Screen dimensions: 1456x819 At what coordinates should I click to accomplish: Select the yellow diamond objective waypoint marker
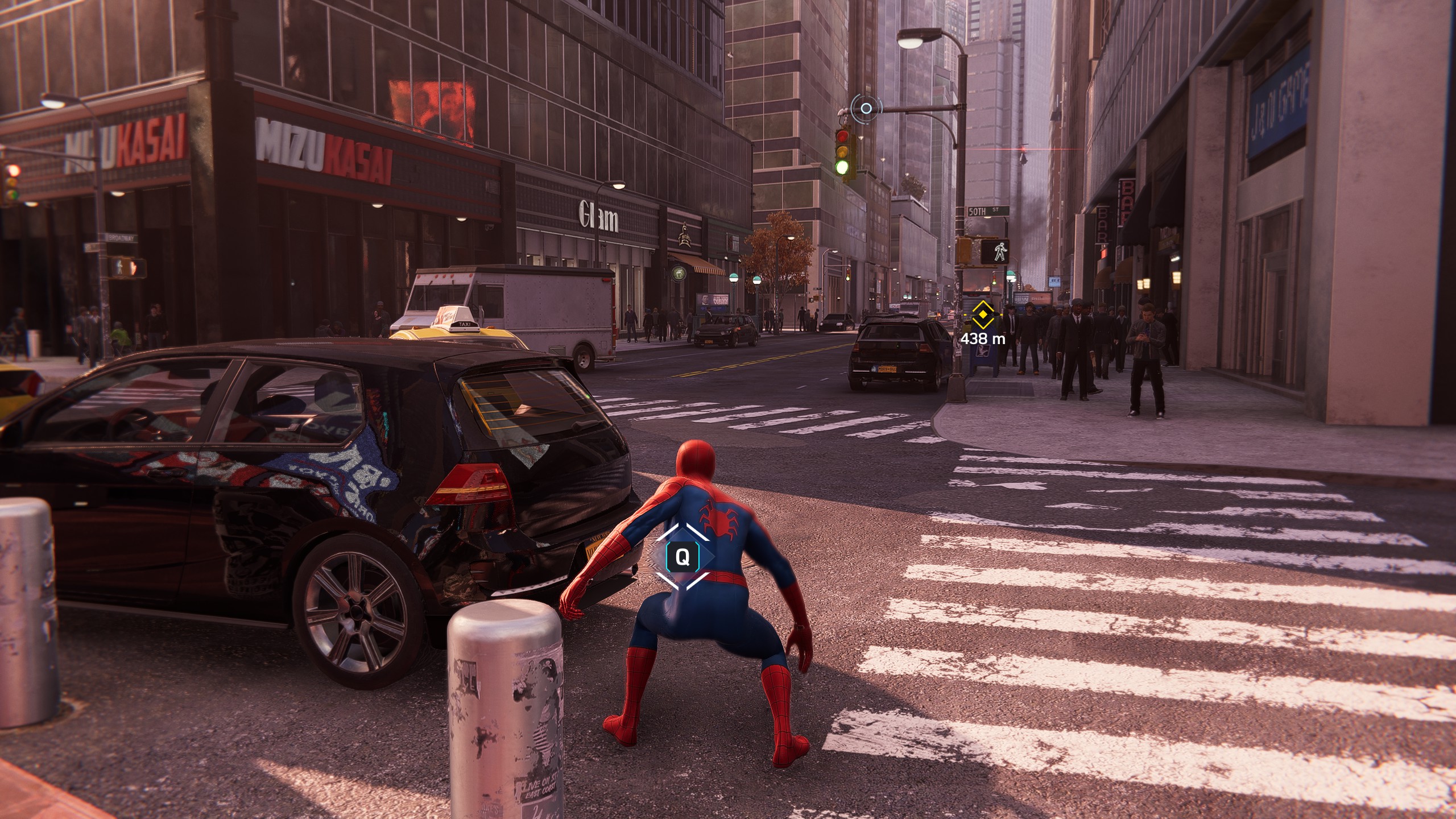click(x=982, y=315)
